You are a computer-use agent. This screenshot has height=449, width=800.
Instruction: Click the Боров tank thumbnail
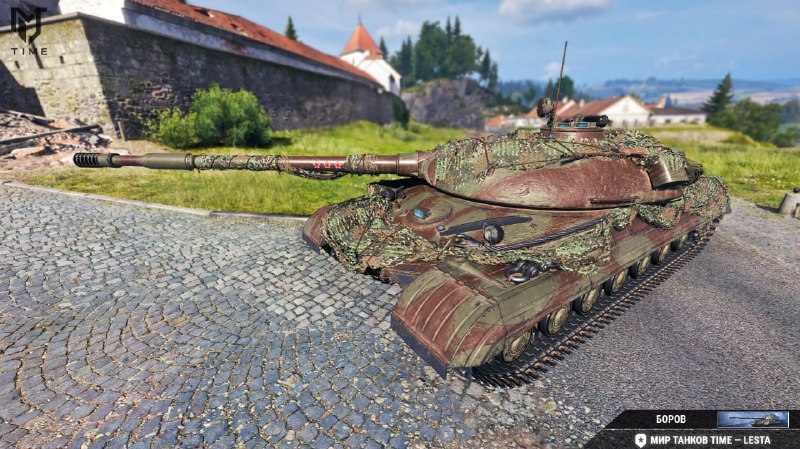click(752, 419)
